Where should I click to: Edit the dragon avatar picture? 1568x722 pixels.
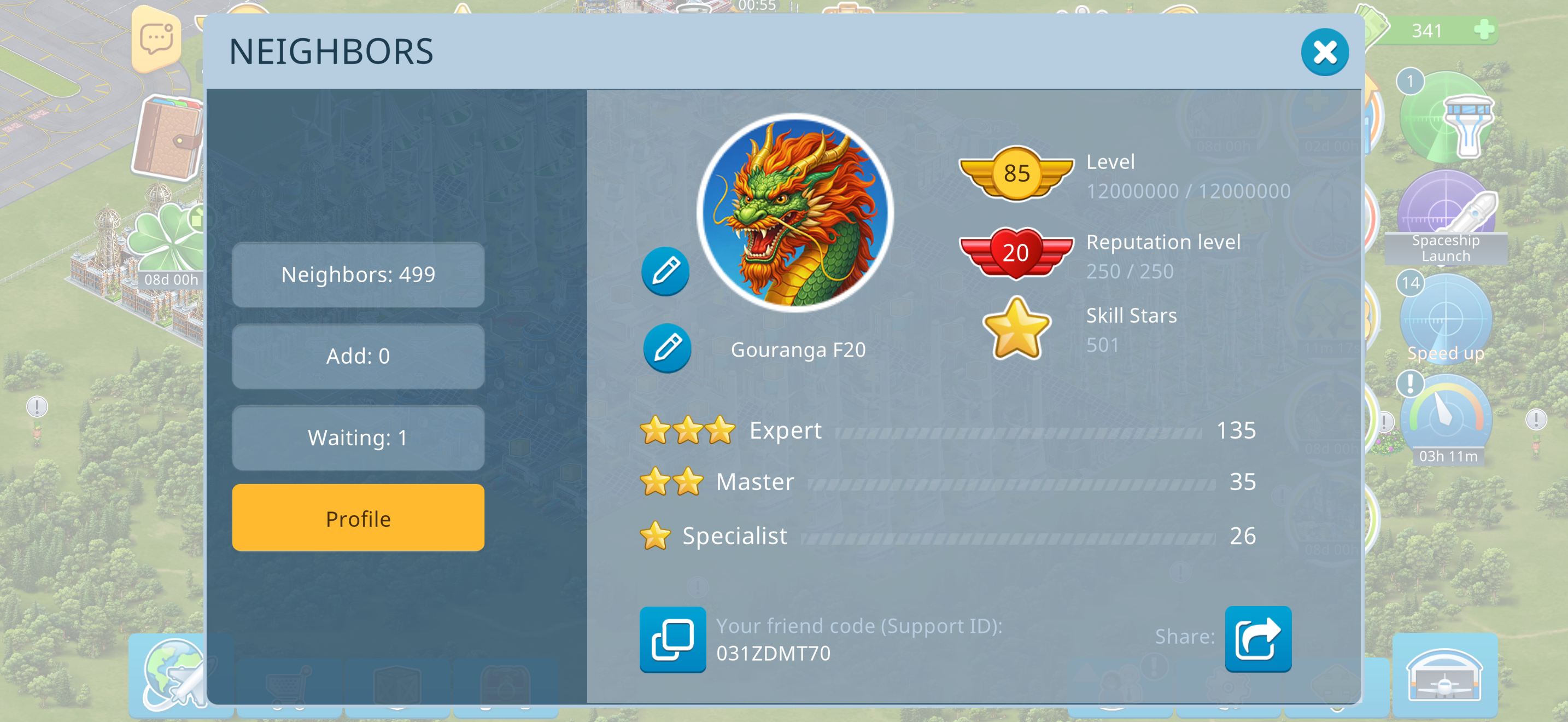click(665, 271)
